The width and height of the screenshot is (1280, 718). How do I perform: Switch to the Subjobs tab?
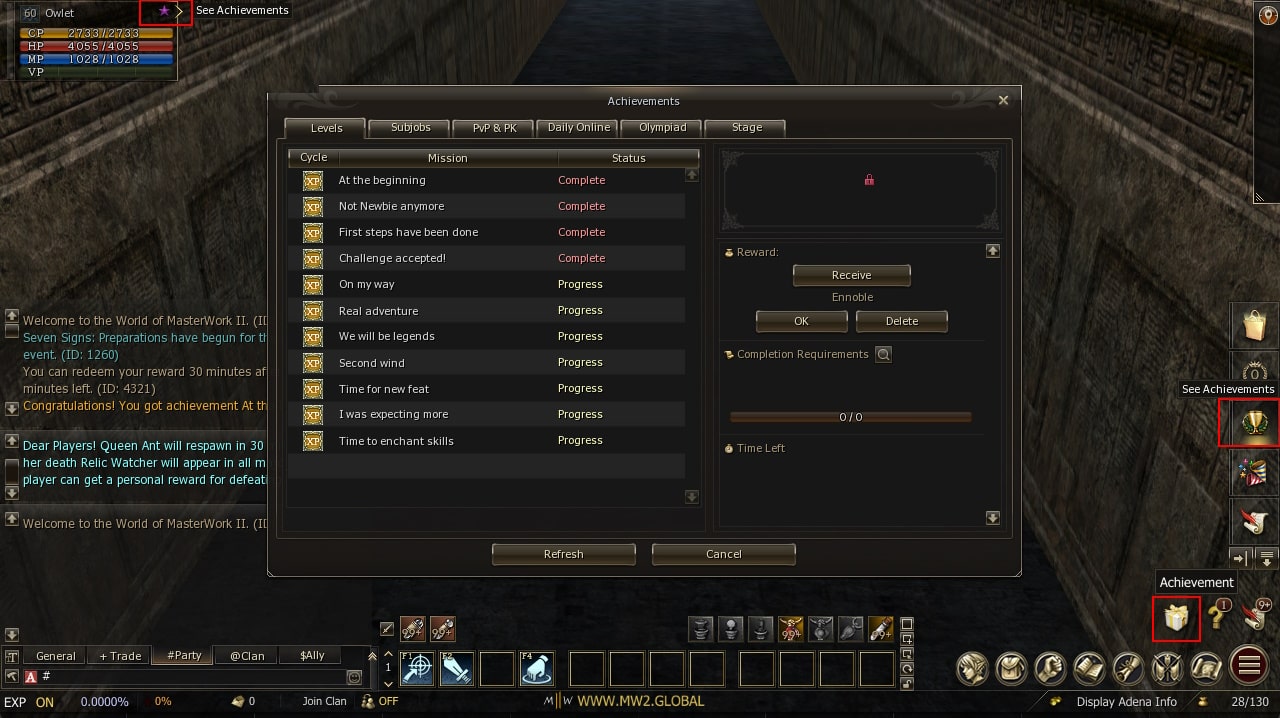[410, 128]
